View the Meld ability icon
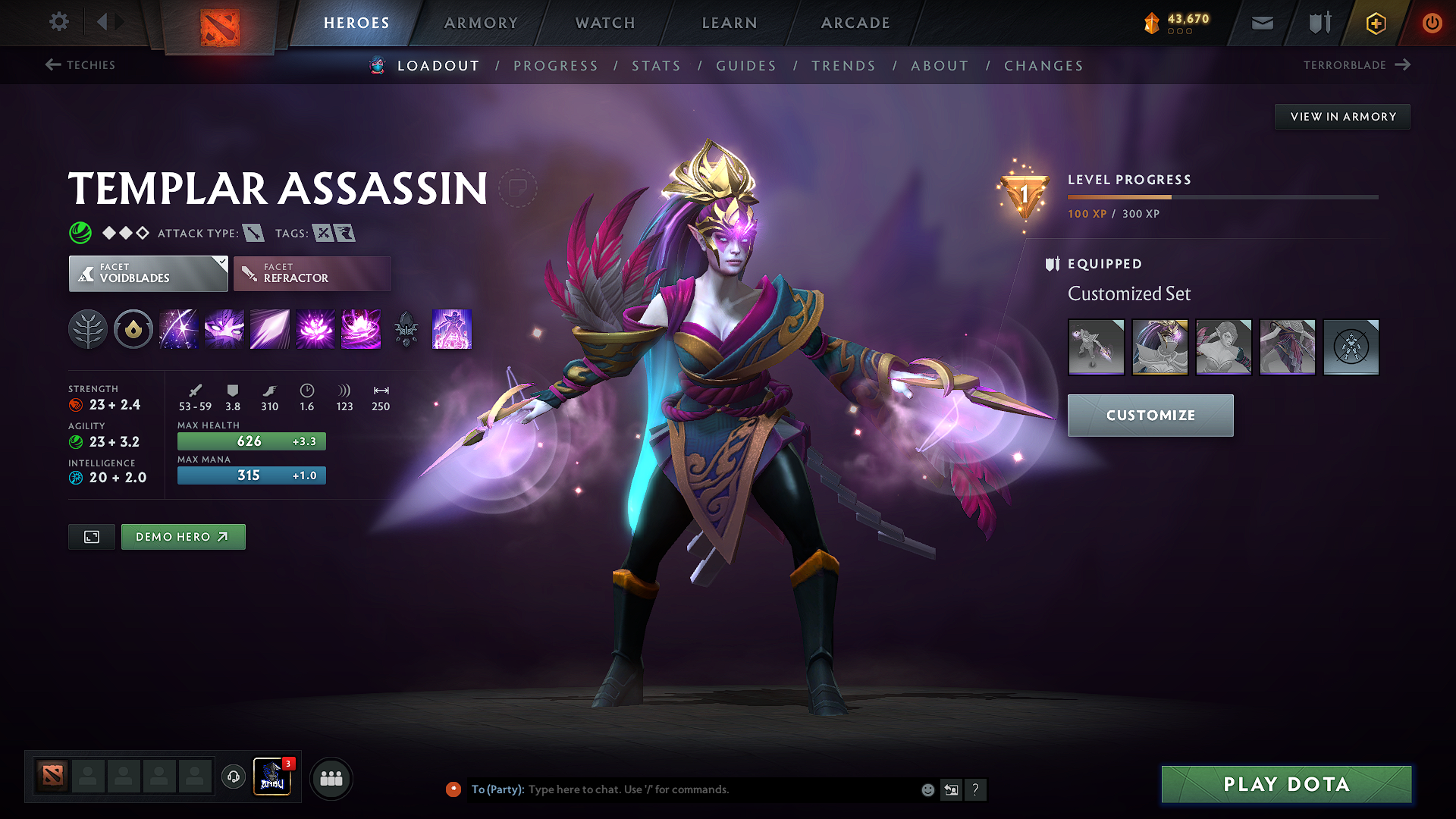 pos(224,329)
